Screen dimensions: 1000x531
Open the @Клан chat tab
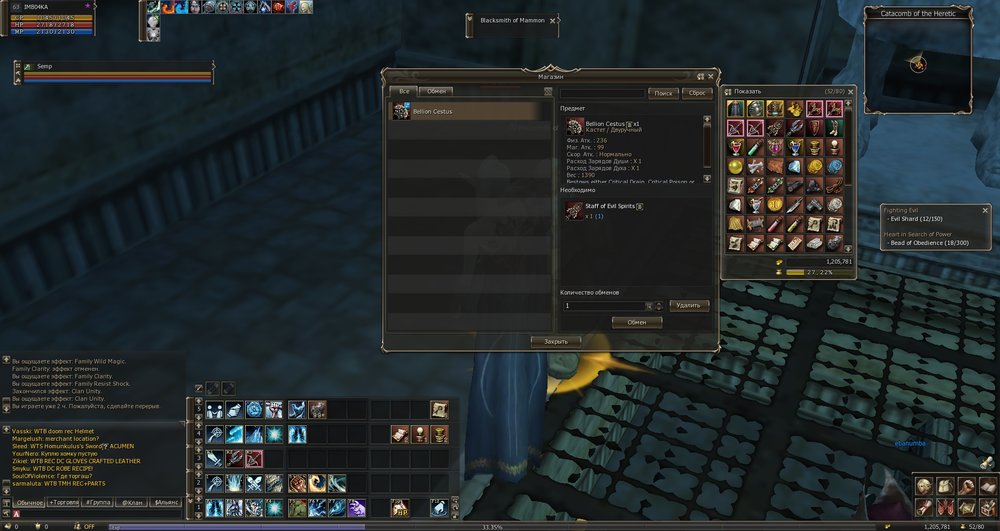[x=131, y=501]
